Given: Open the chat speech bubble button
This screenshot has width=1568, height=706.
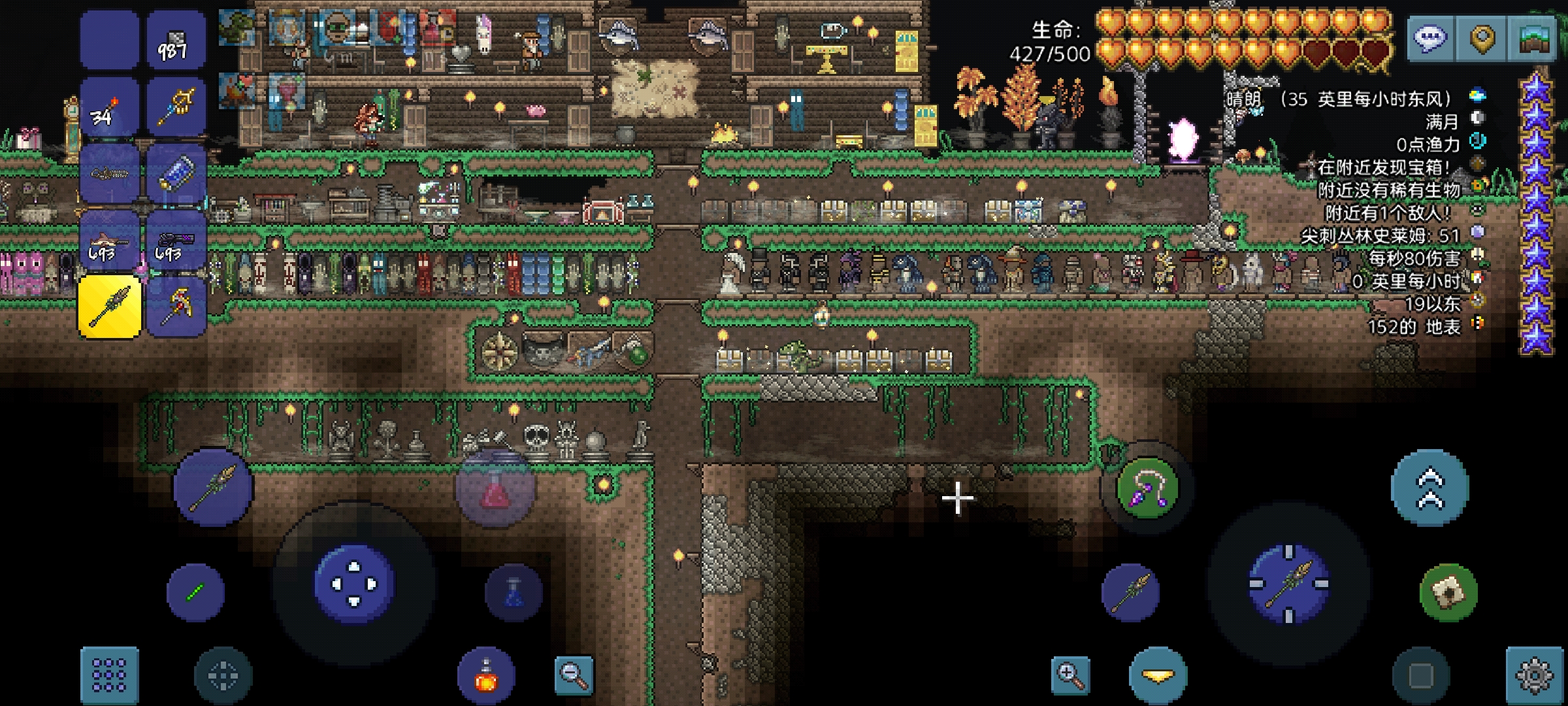Looking at the screenshot, I should click(1431, 39).
